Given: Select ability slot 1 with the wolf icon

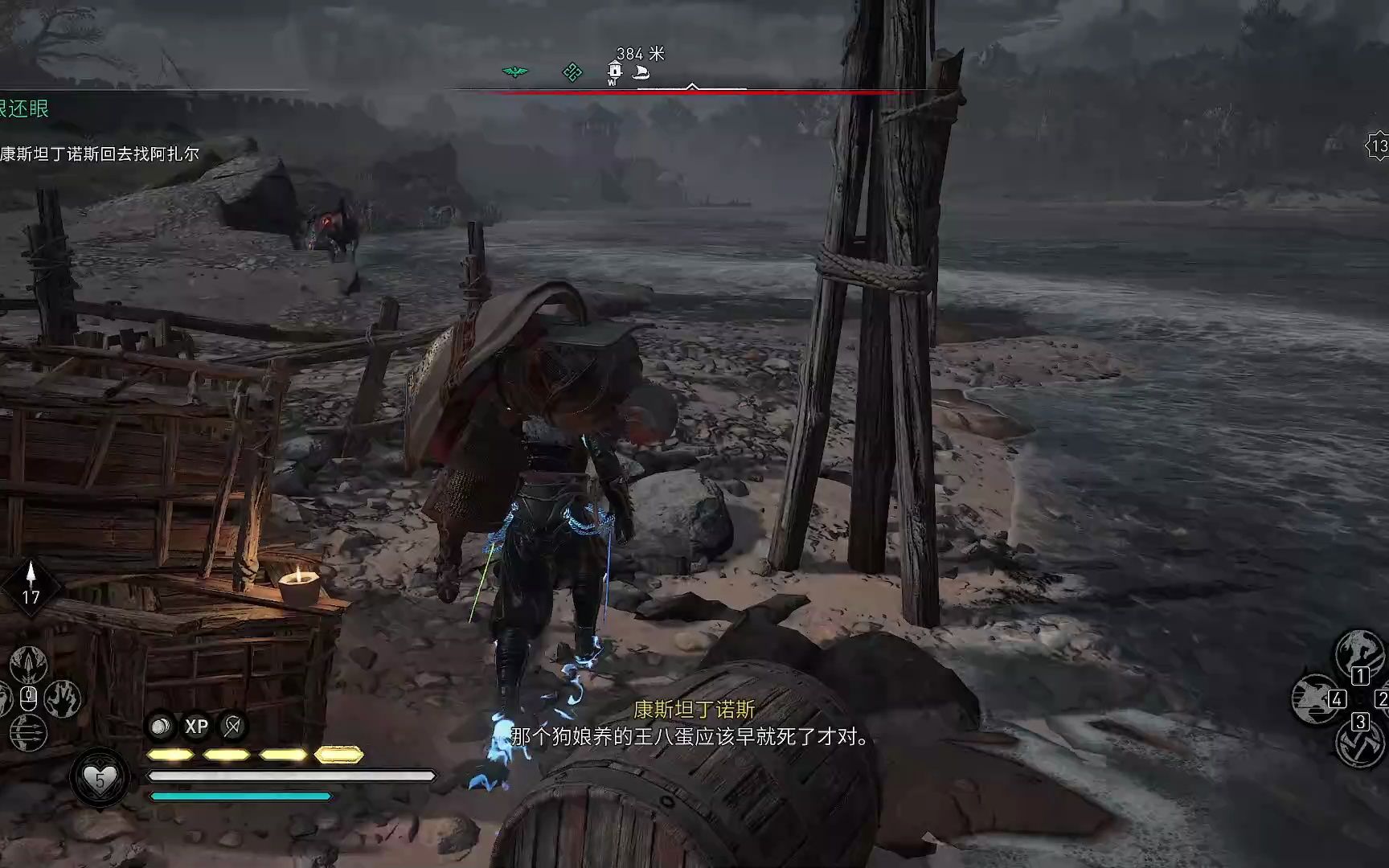Looking at the screenshot, I should tap(1359, 653).
